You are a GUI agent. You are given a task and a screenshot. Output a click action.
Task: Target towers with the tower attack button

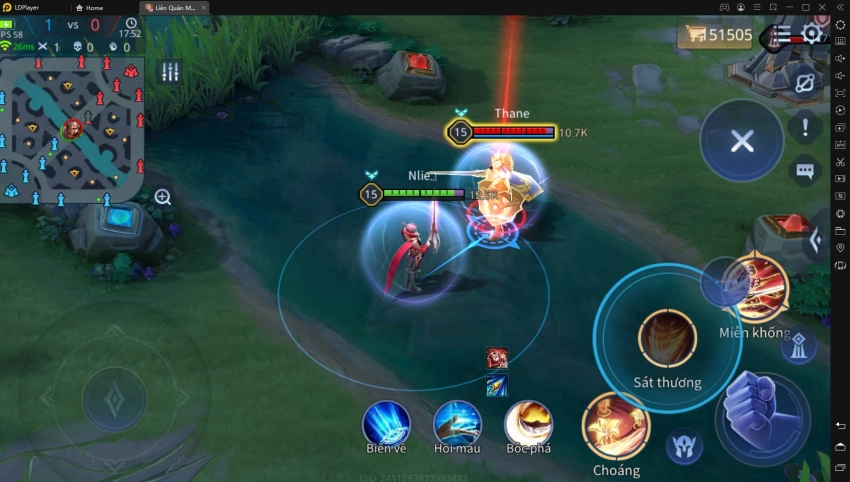click(x=798, y=347)
